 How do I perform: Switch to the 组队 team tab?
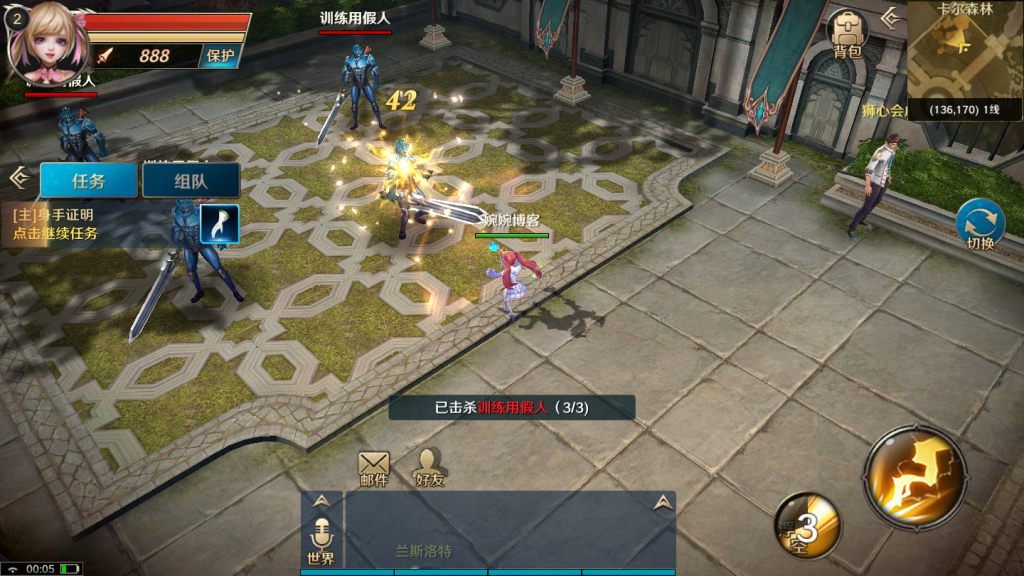[x=190, y=181]
